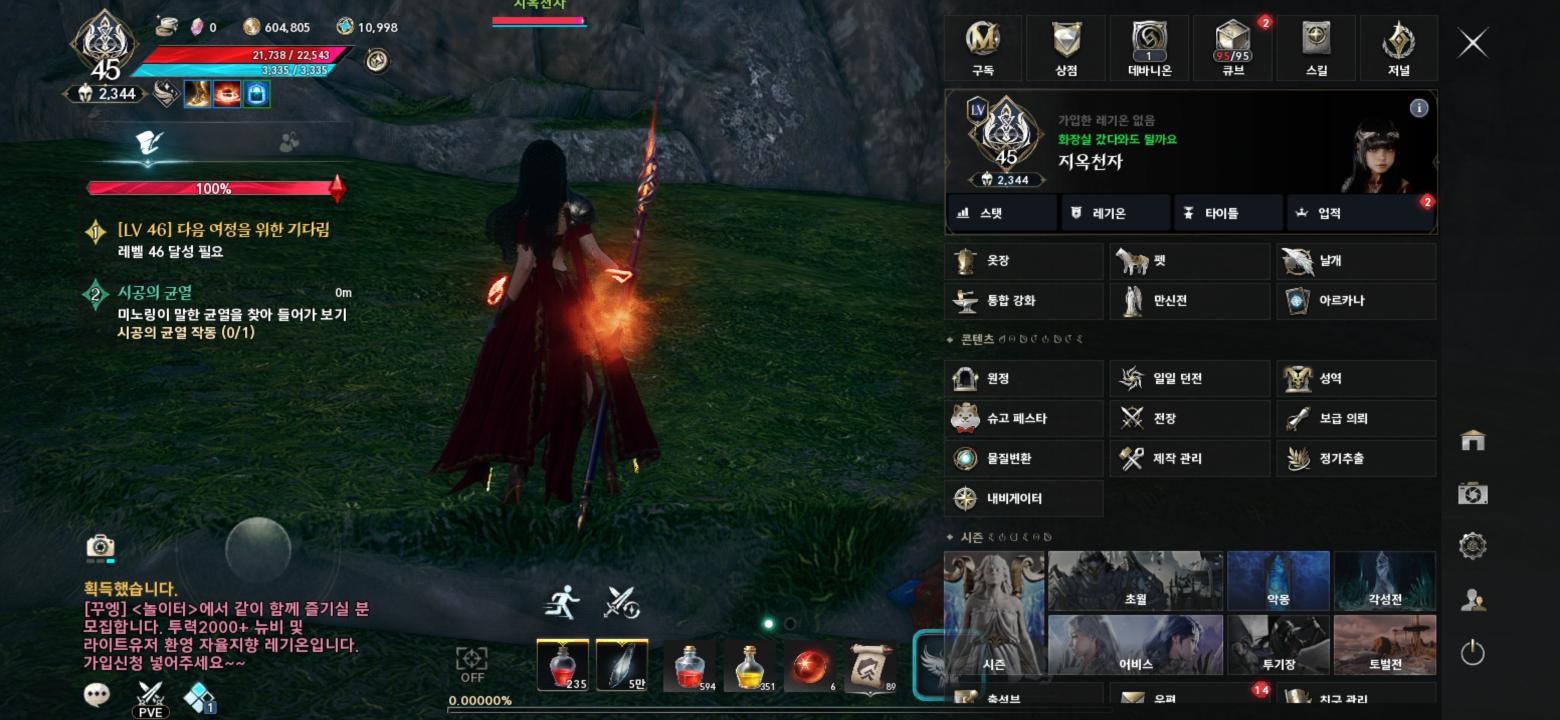The height and width of the screenshot is (720, 1560).
Task: Open the 저널 journal menu
Action: pyautogui.click(x=1398, y=48)
